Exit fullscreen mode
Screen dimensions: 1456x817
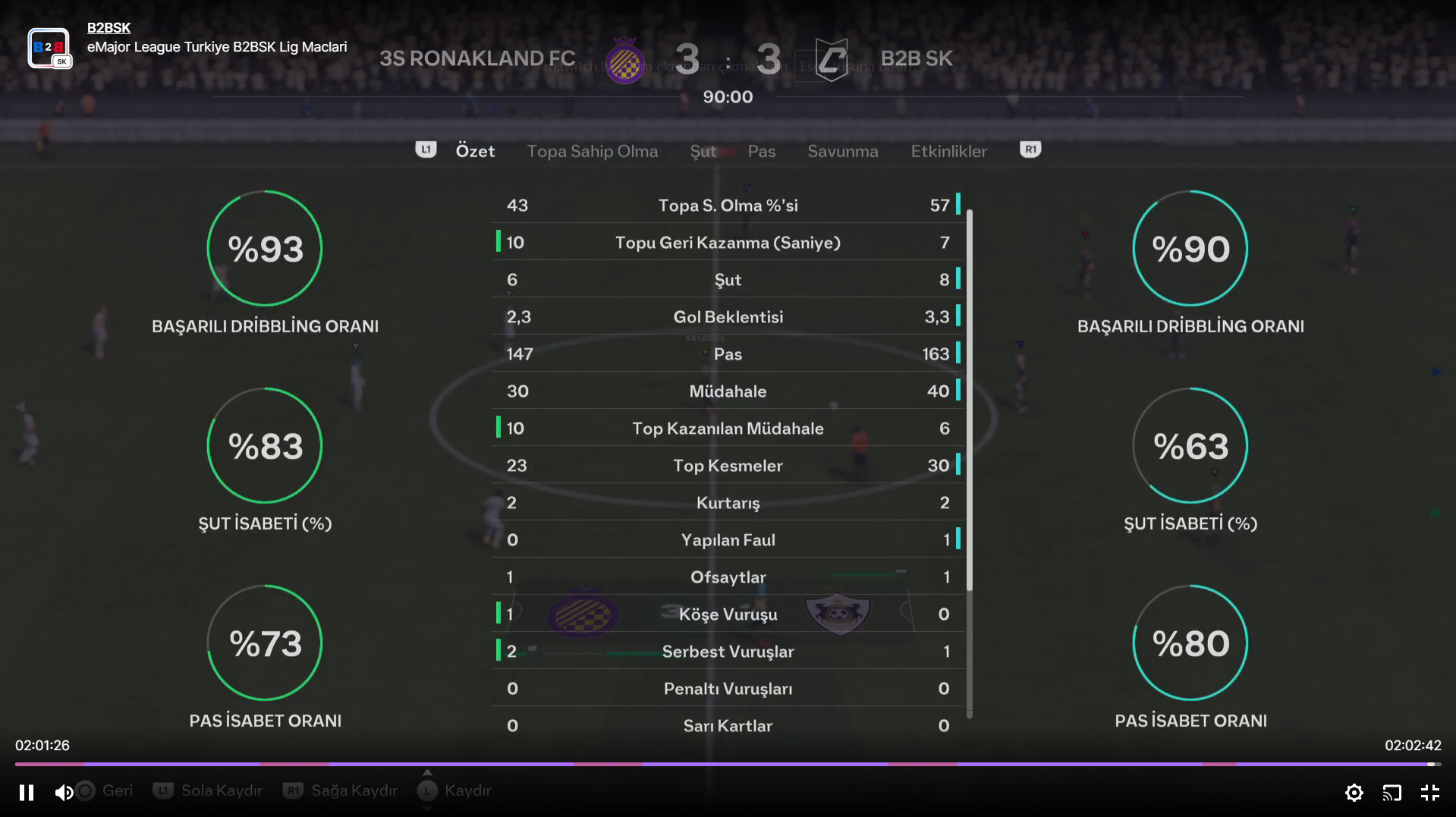click(x=1429, y=793)
